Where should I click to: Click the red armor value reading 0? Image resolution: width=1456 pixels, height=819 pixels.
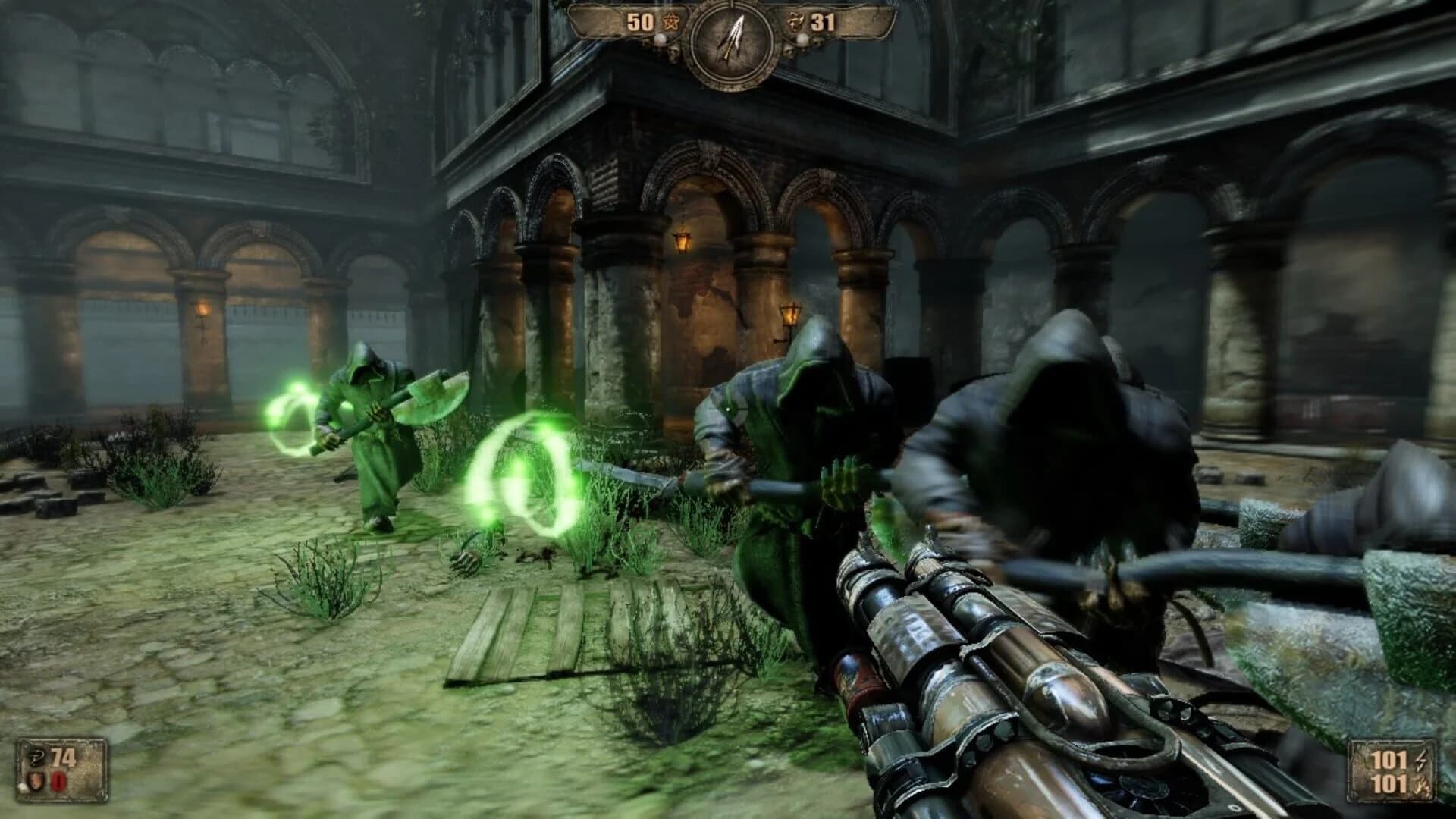[58, 781]
